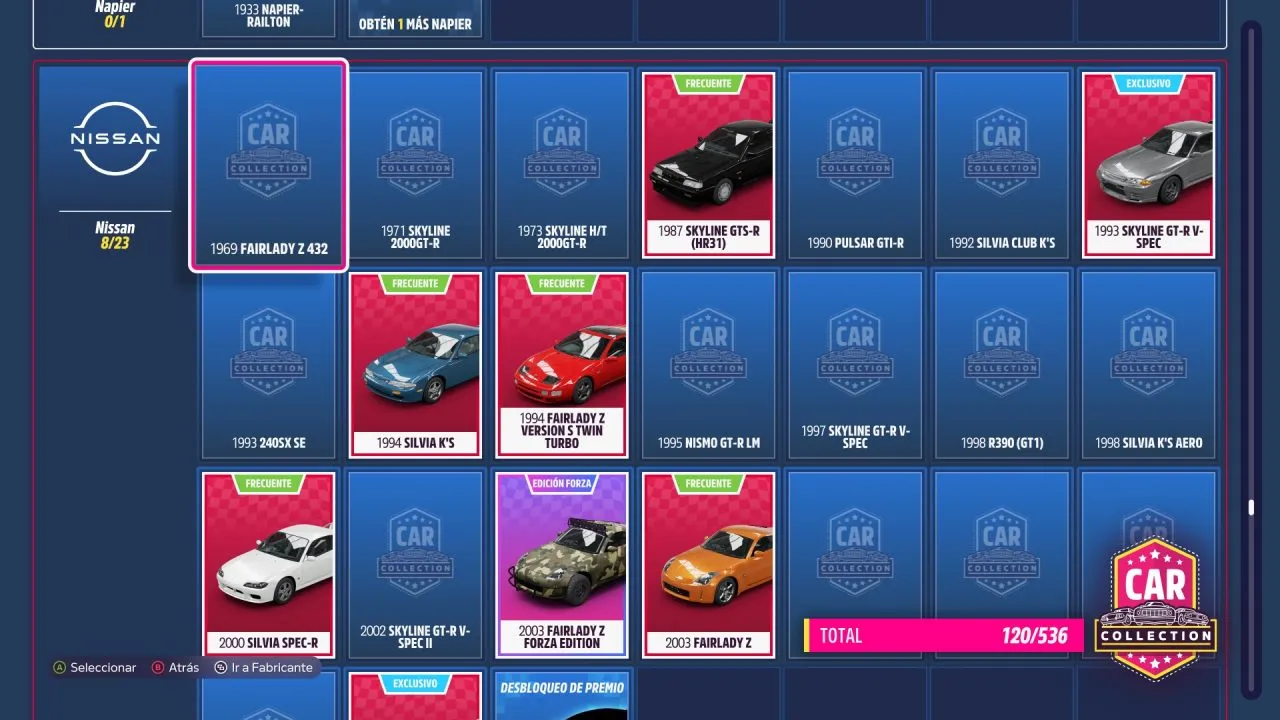
Task: Select the 2002 Skyline GT-R V-Spec II card
Action: 415,565
